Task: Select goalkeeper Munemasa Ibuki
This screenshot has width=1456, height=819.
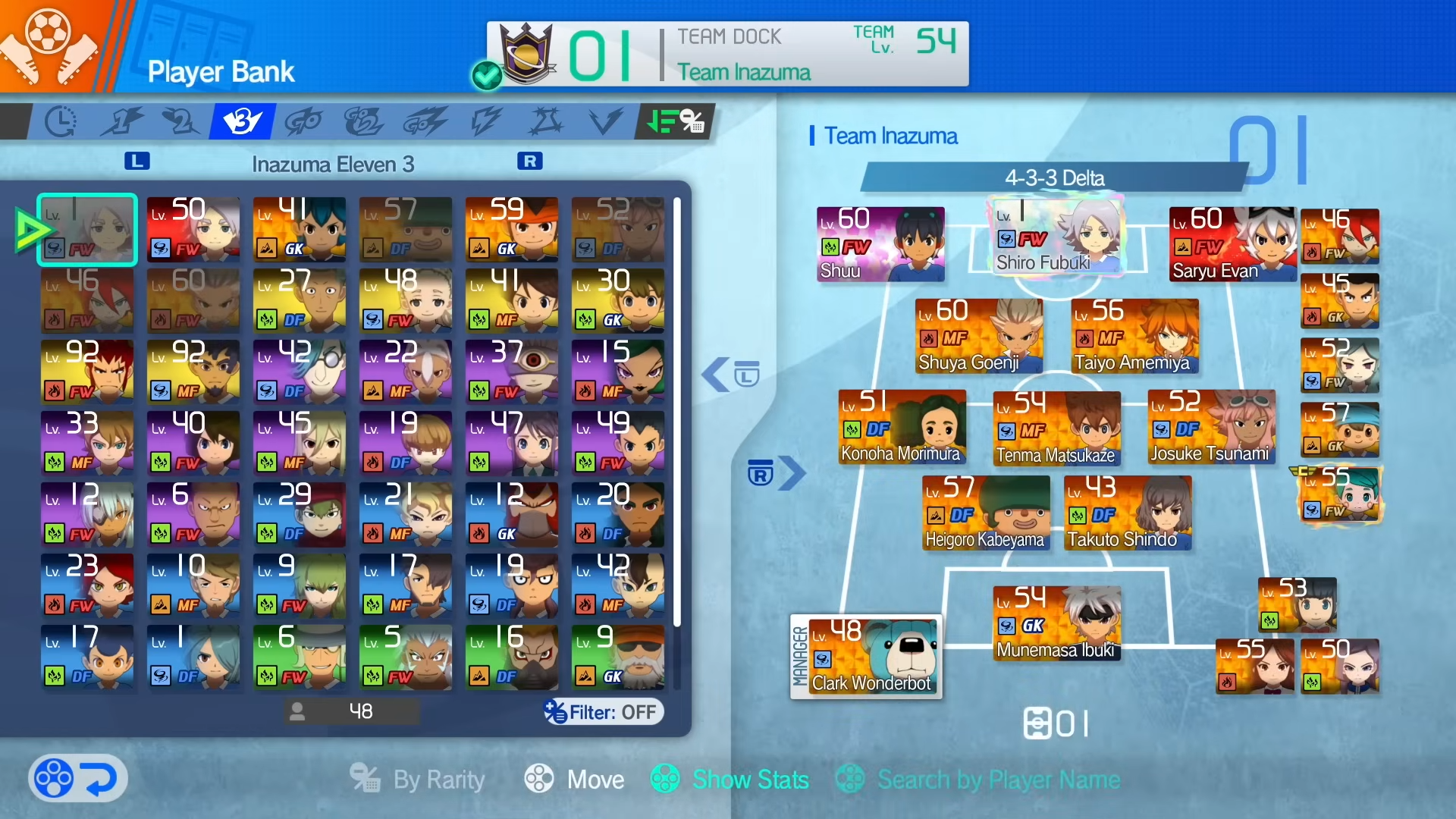Action: coord(1056,623)
